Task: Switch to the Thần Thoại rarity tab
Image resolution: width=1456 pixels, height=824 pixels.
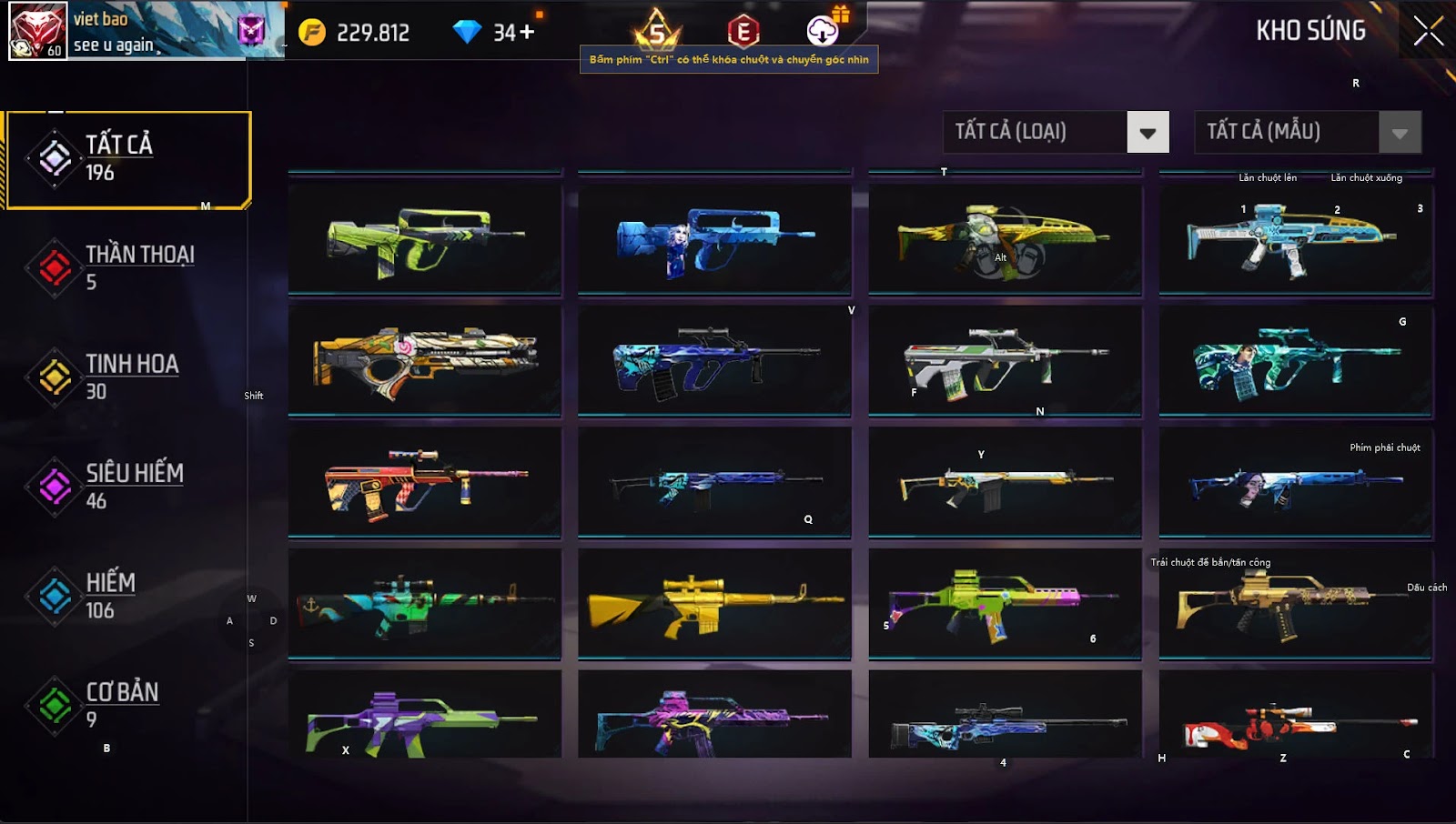Action: [127, 267]
